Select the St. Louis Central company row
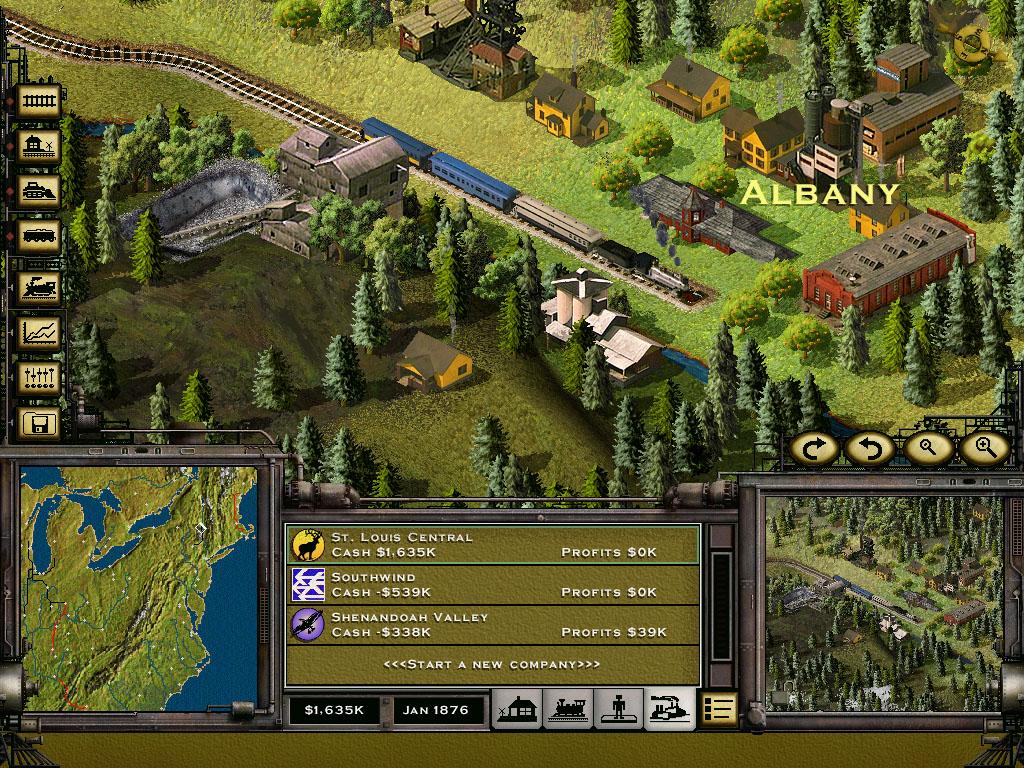Image resolution: width=1024 pixels, height=768 pixels. click(492, 545)
